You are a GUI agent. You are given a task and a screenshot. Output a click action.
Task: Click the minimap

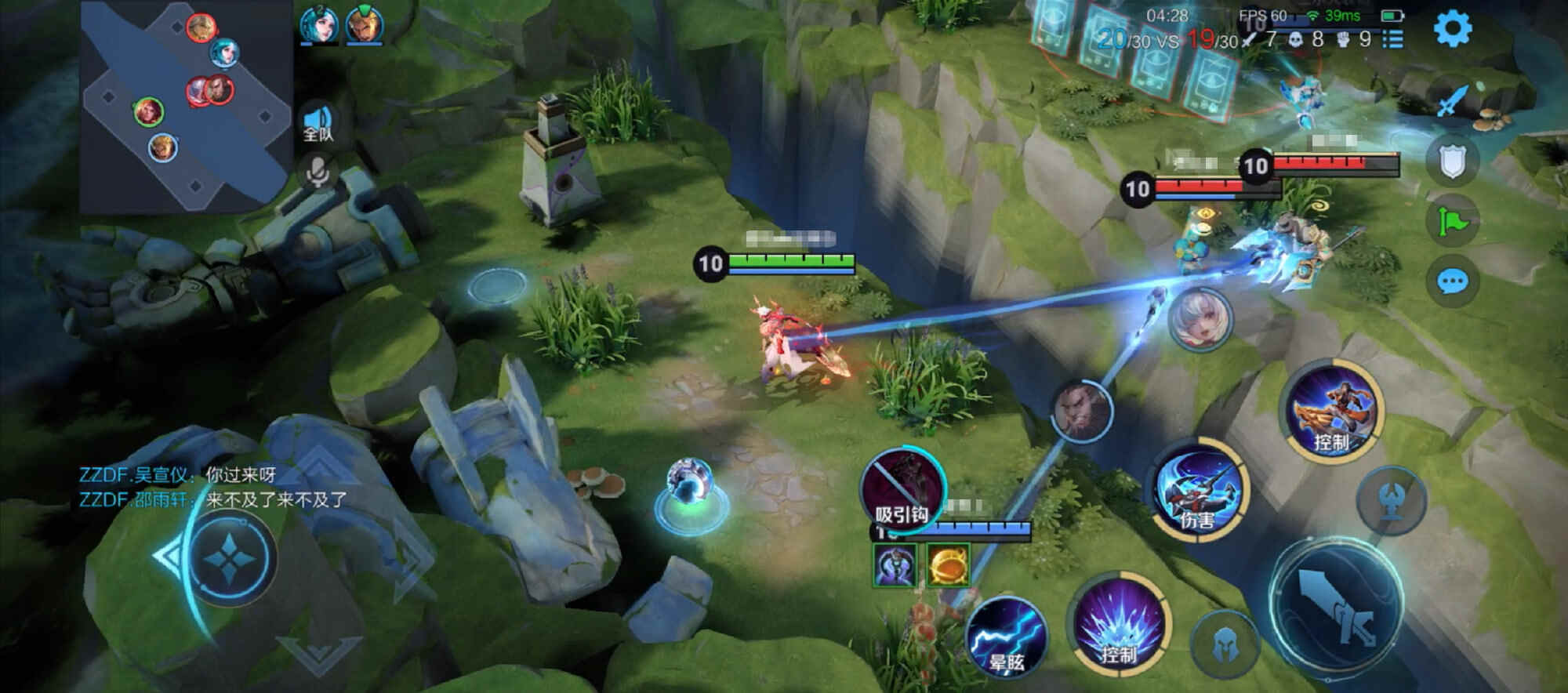click(184, 106)
